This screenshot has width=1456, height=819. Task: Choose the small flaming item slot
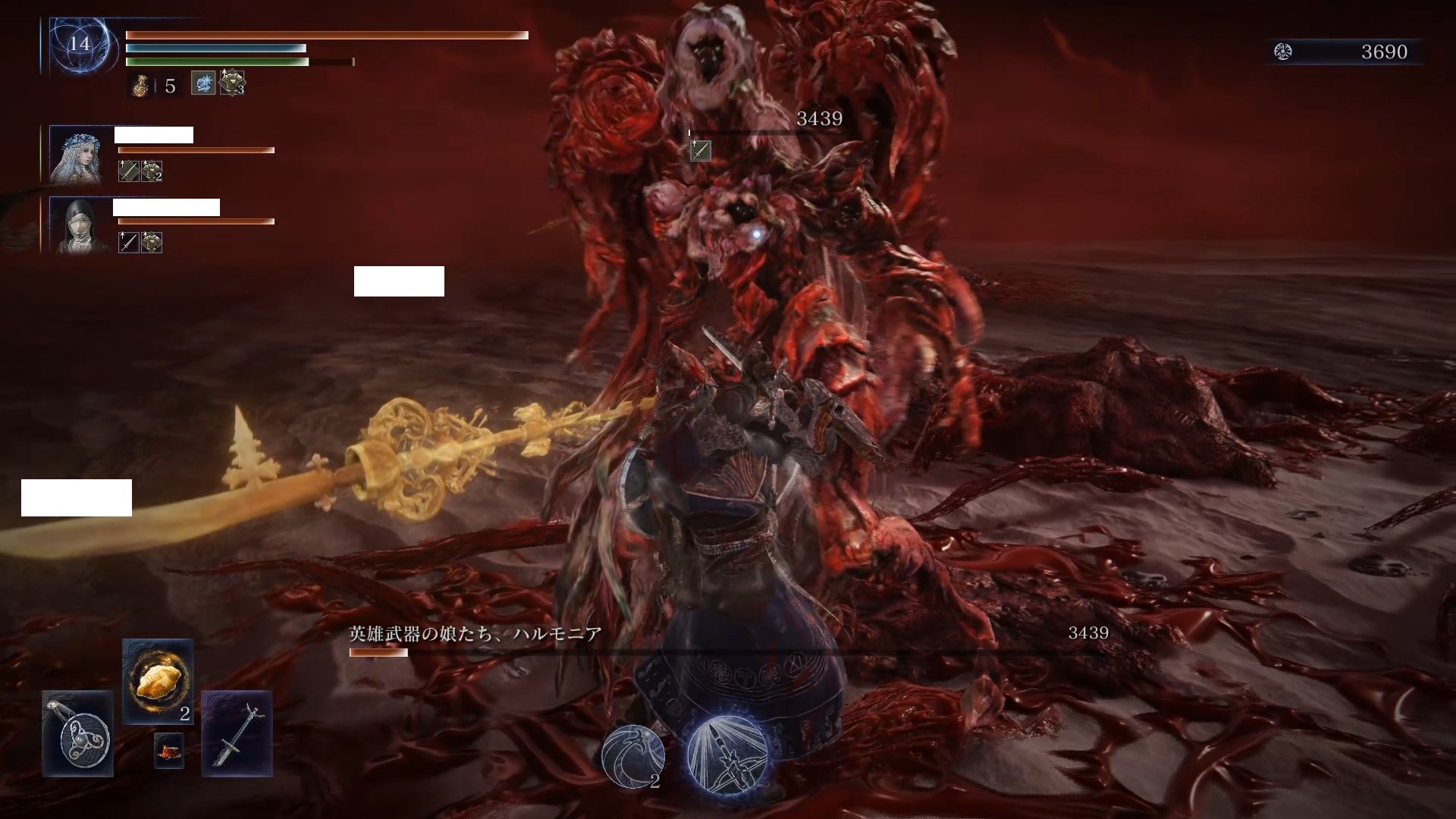(168, 750)
